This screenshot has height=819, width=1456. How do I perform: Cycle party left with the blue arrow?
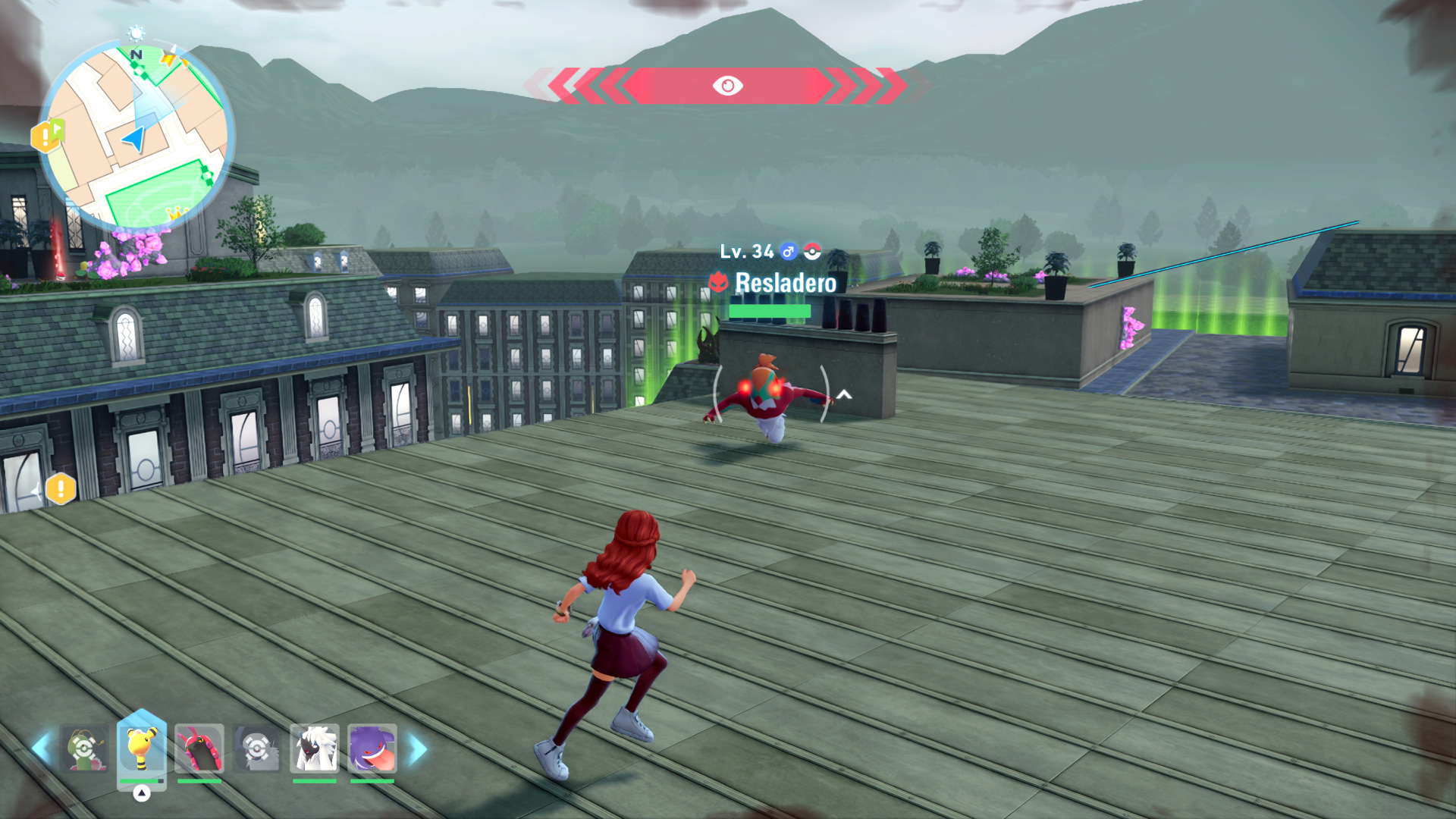pyautogui.click(x=41, y=748)
